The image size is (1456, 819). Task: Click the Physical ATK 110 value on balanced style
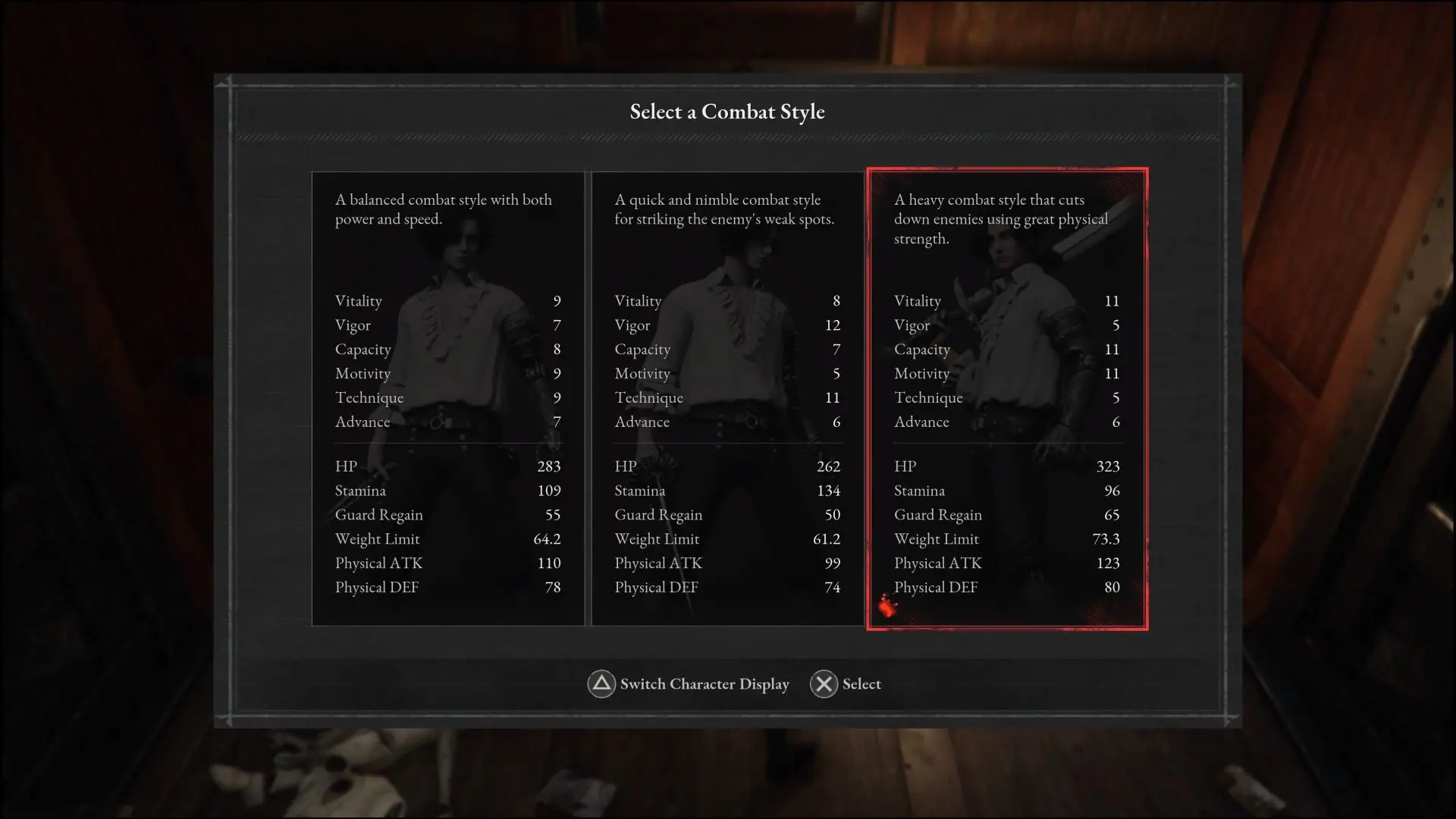549,563
